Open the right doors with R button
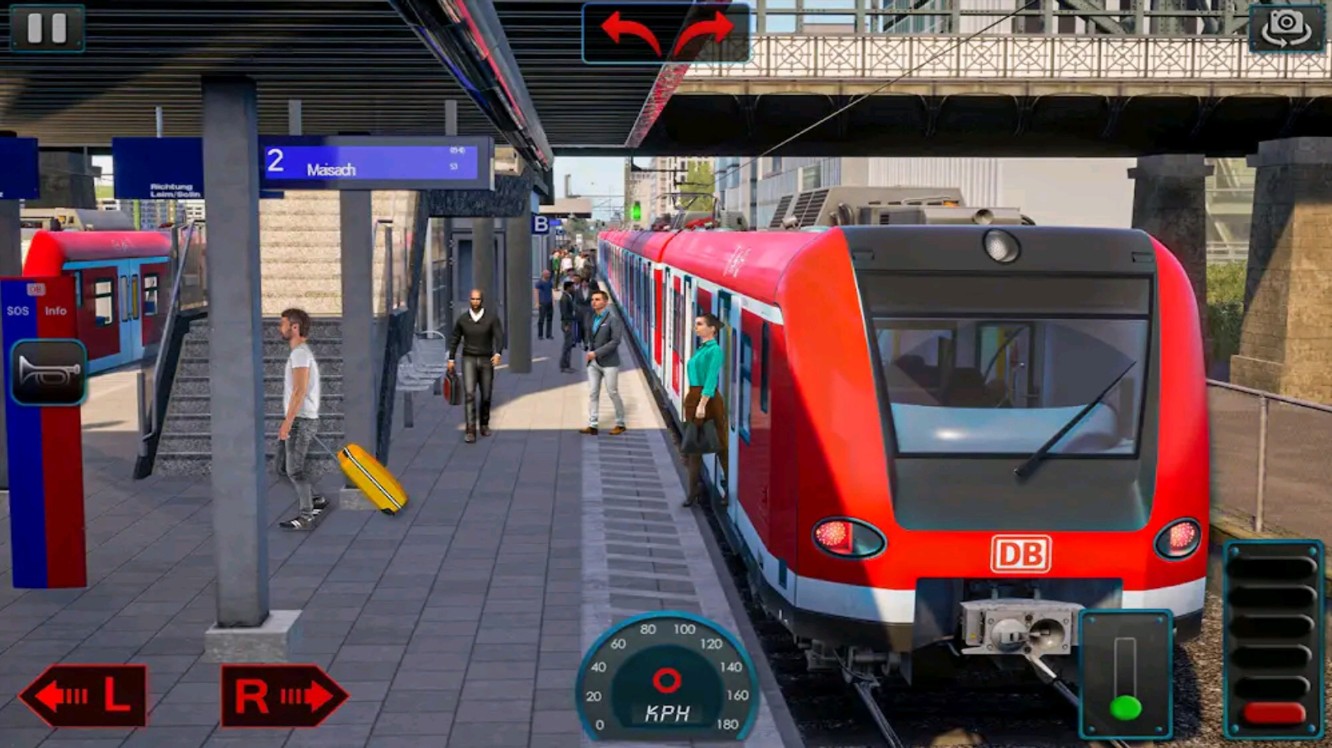The height and width of the screenshot is (748, 1332). pos(284,696)
